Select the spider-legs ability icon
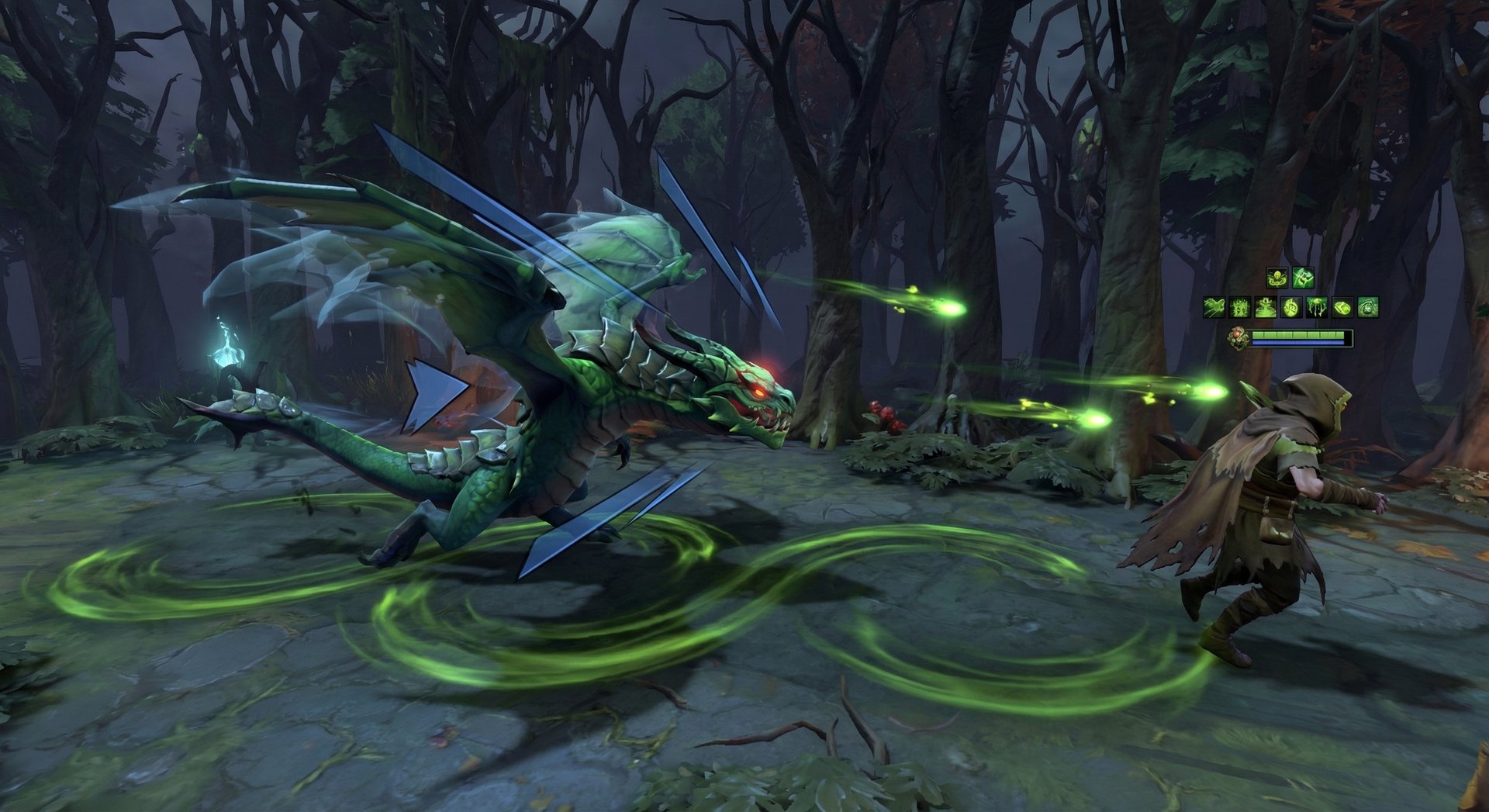The height and width of the screenshot is (812, 1489). (x=1317, y=307)
